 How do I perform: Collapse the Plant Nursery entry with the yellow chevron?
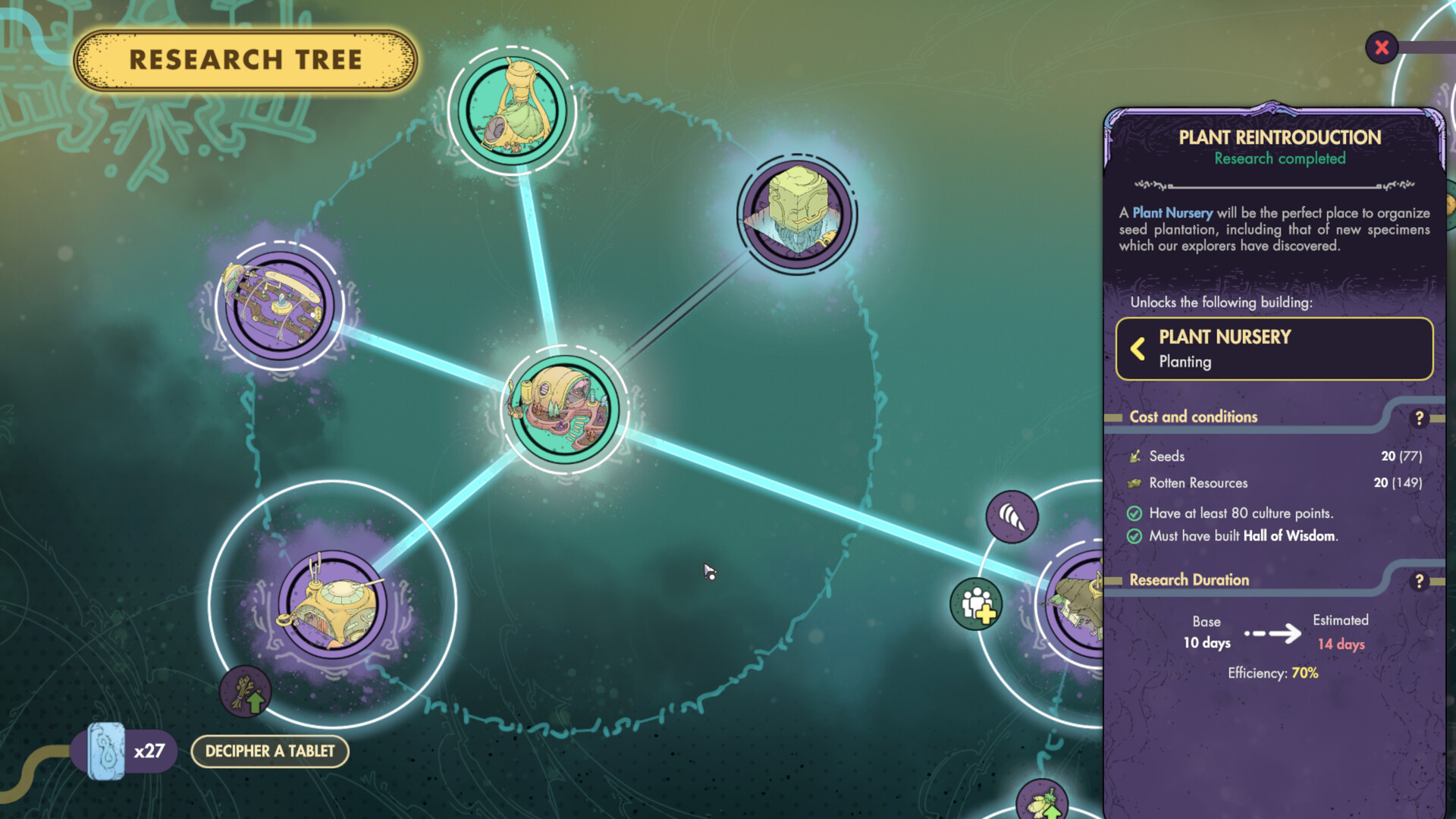[1137, 349]
